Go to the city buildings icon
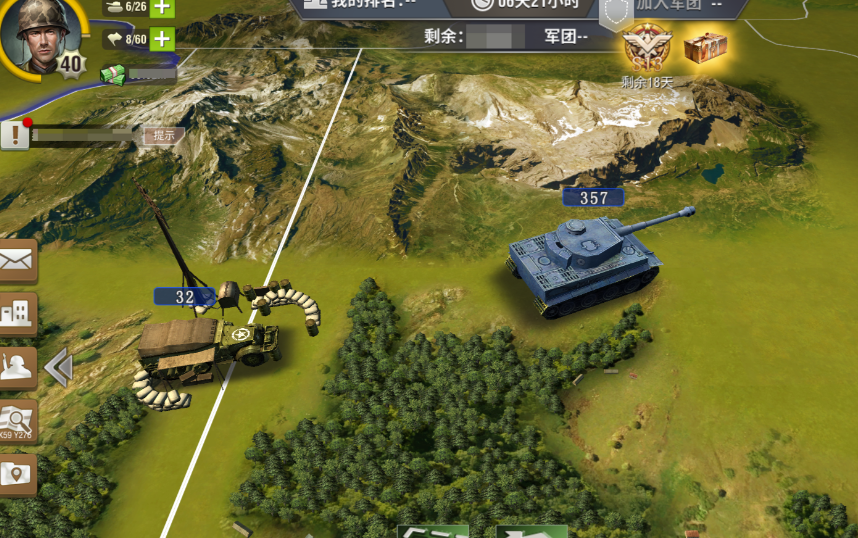This screenshot has width=858, height=538. 18,314
